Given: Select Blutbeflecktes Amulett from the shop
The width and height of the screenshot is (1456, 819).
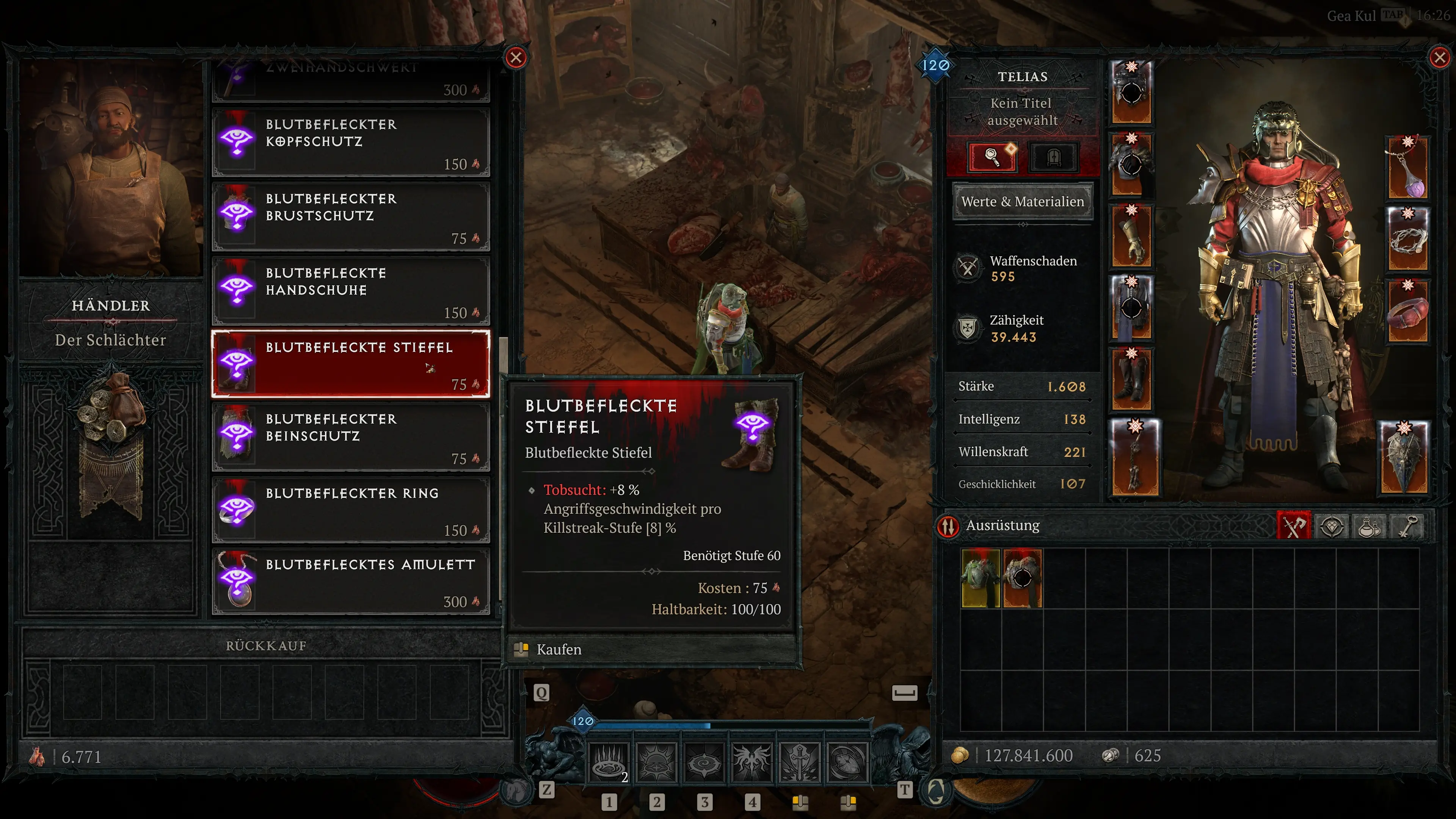Looking at the screenshot, I should (350, 582).
